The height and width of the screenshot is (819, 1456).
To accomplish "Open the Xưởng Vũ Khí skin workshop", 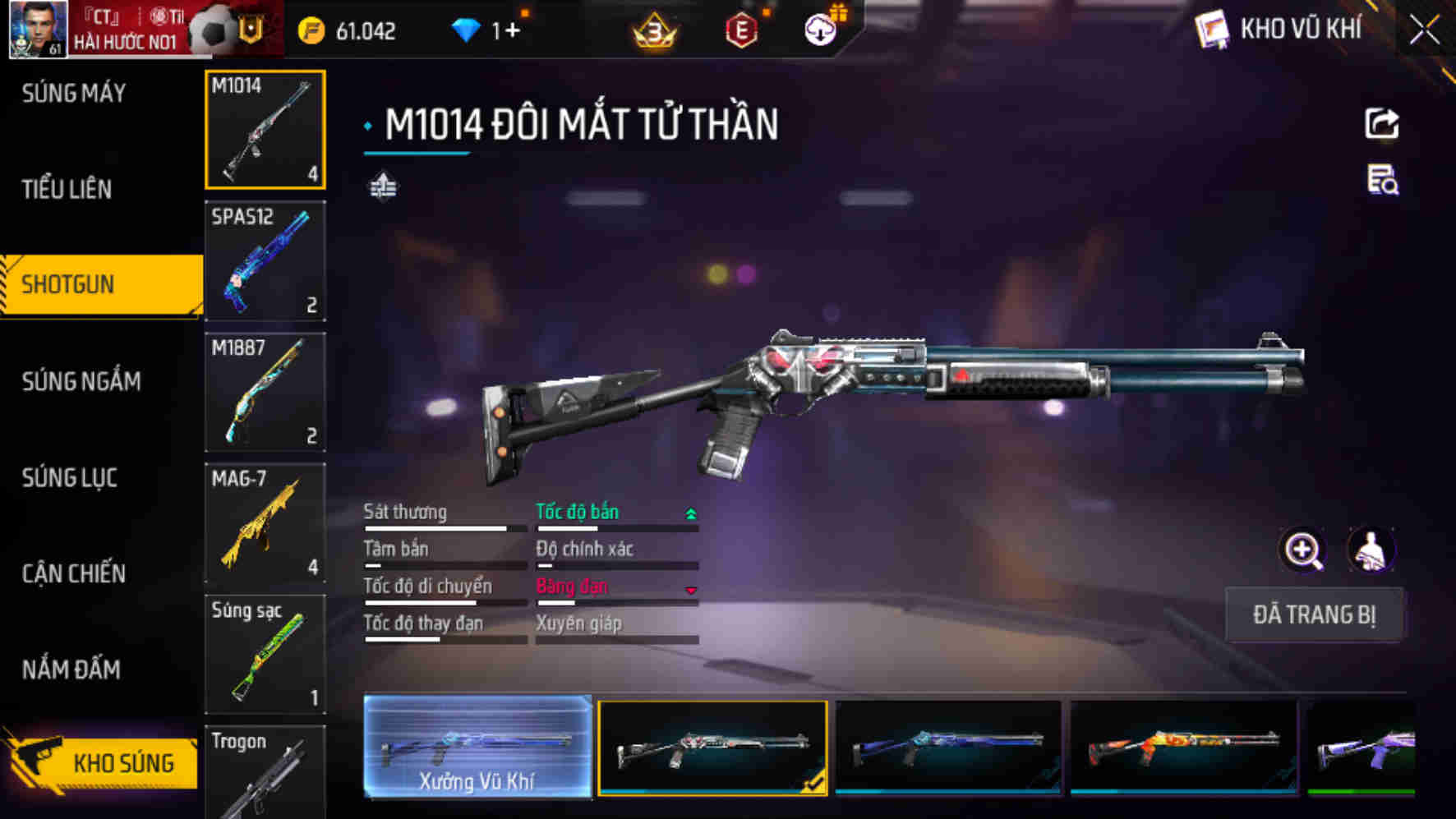I will click(x=477, y=747).
